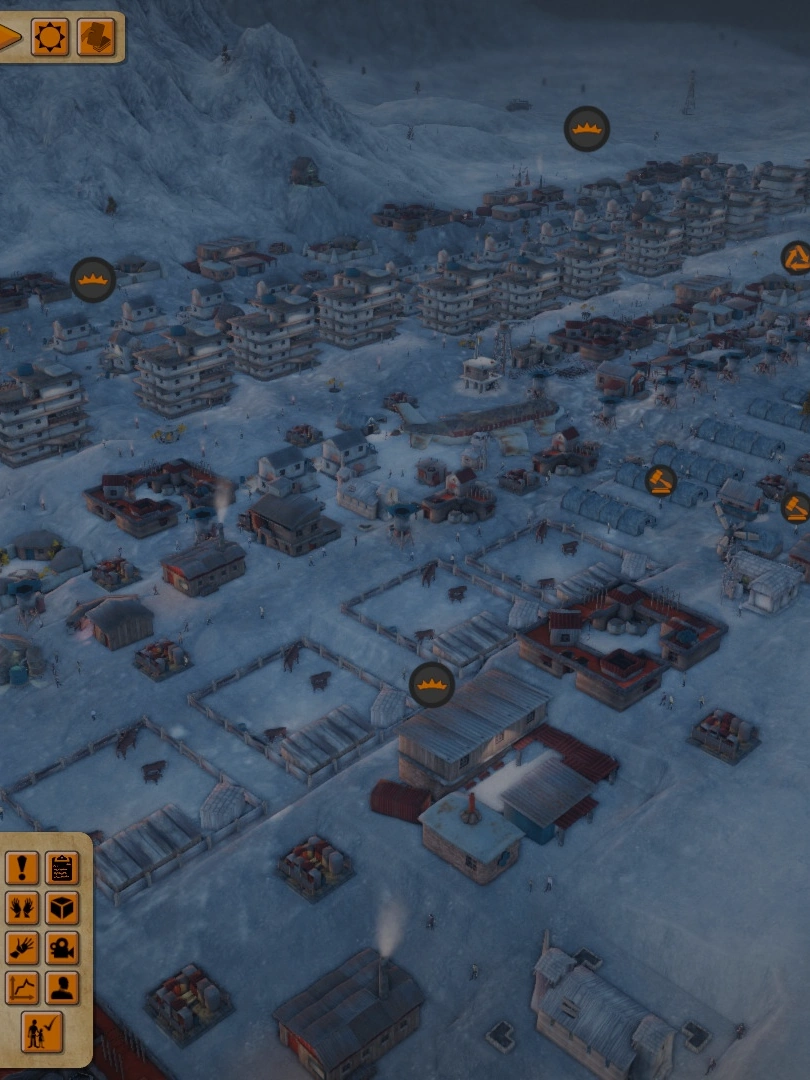Open the exclamation mark alerts button
The height and width of the screenshot is (1080, 810).
tap(22, 868)
